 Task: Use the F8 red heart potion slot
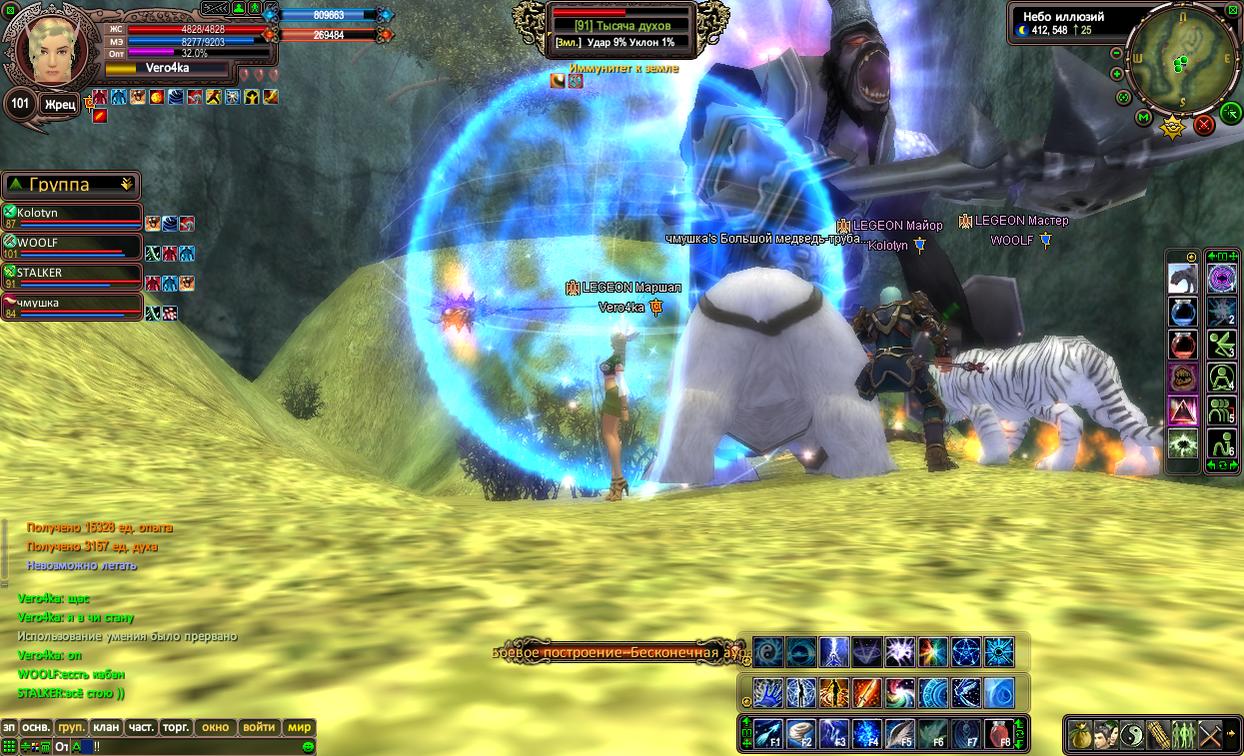(999, 732)
